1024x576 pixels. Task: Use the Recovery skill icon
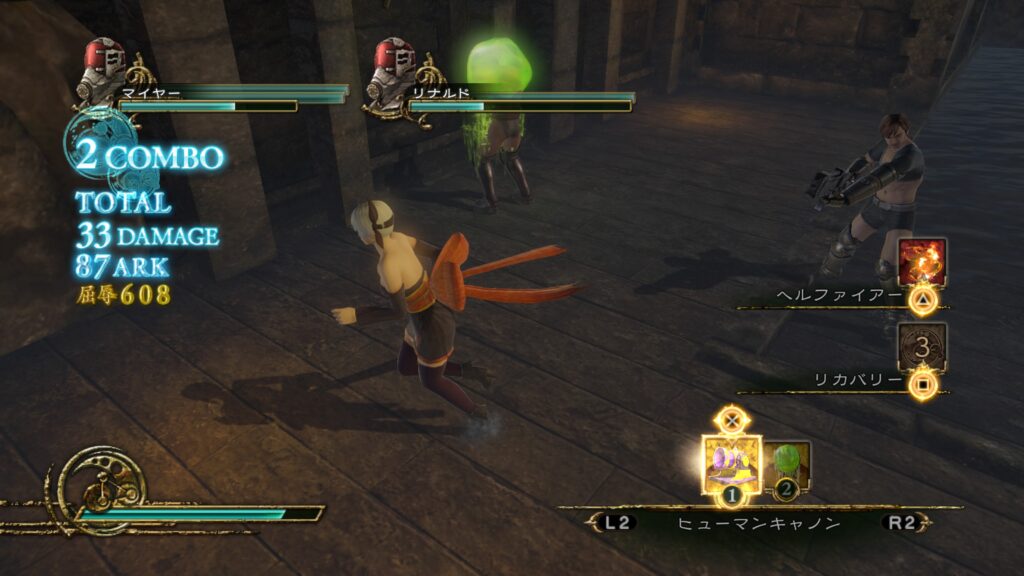click(x=921, y=347)
